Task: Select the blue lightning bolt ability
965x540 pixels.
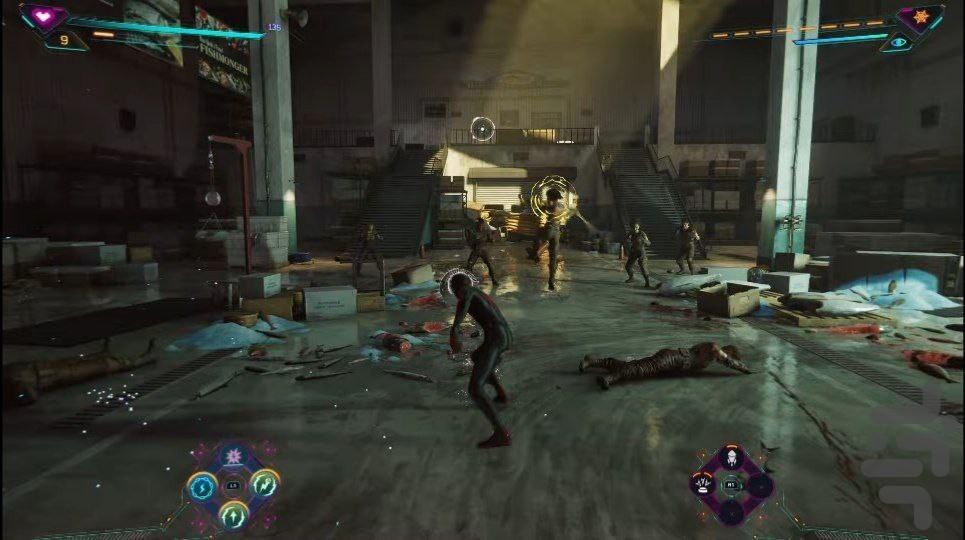Action: pyautogui.click(x=203, y=486)
